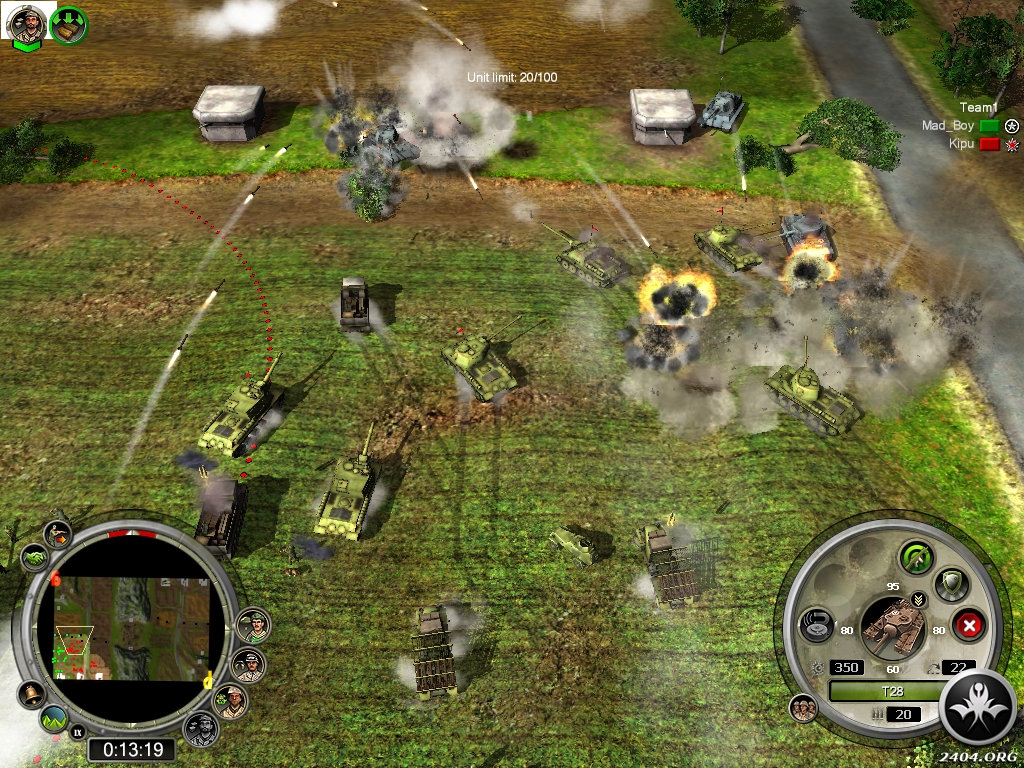This screenshot has height=768, width=1024.
Task: Activate the green target attack command
Action: [x=916, y=557]
